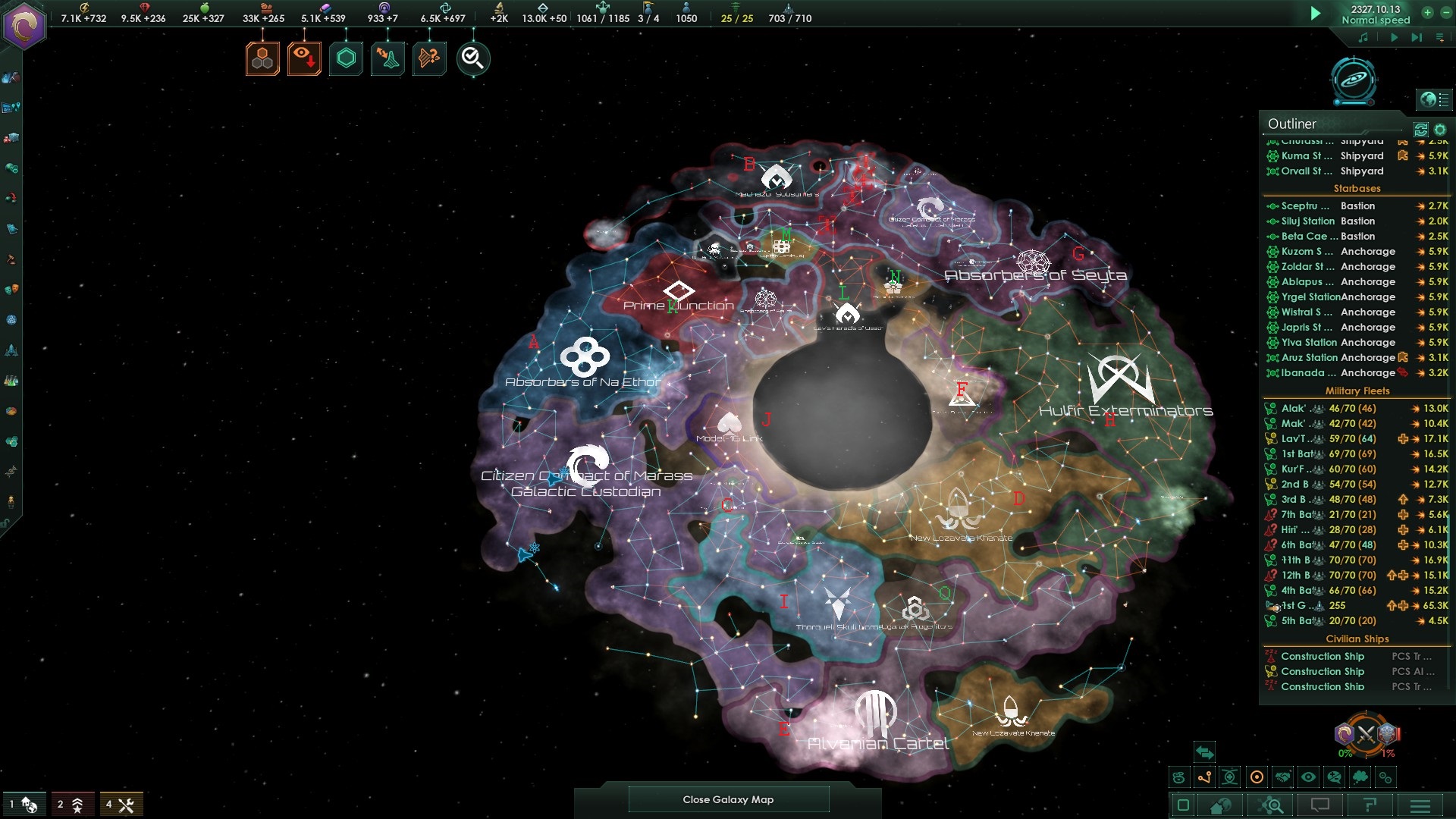Open the empire emblem government panel
The image size is (1456, 819).
pyautogui.click(x=24, y=27)
